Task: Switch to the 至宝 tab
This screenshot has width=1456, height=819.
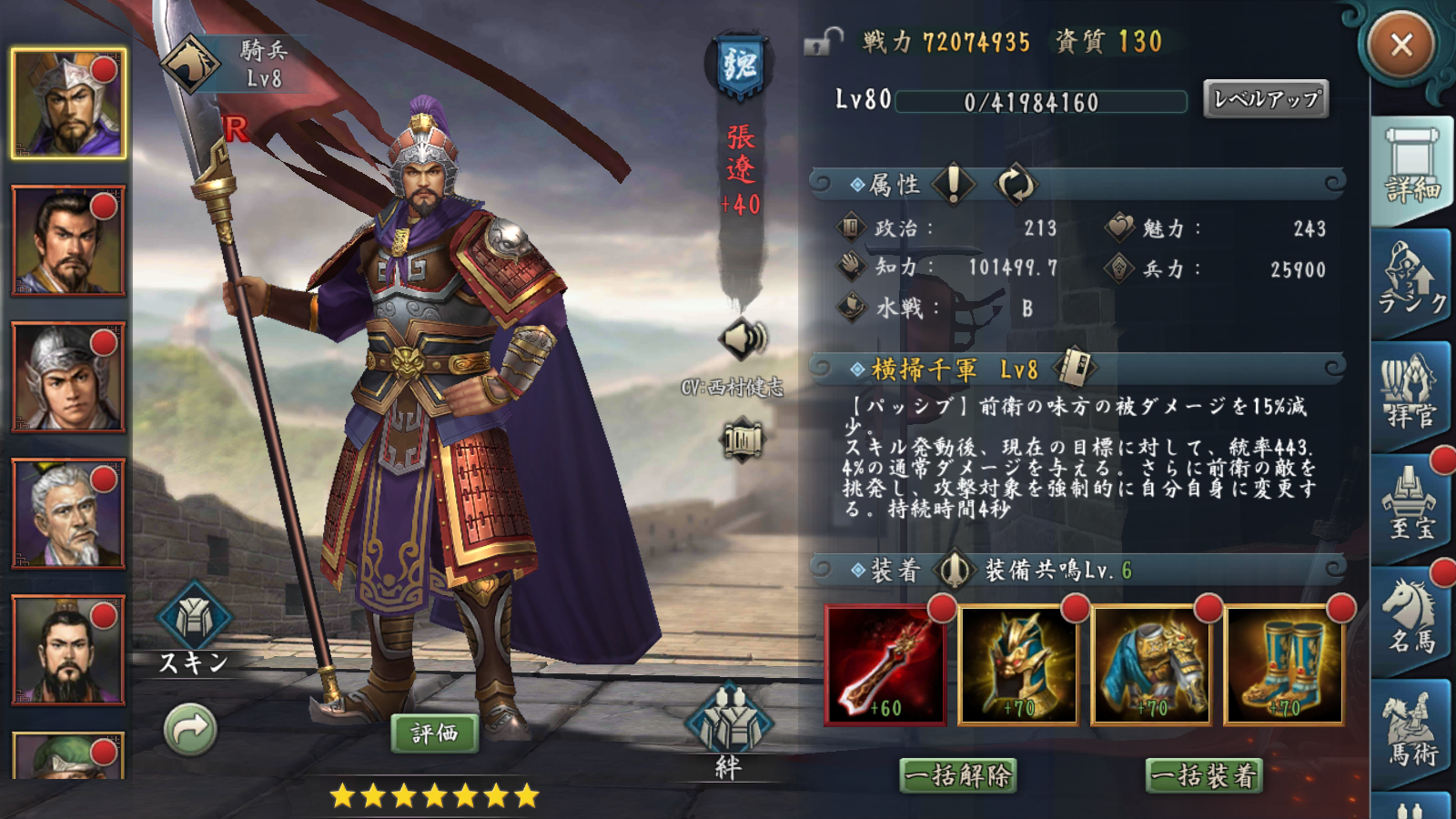Action: tap(1411, 508)
